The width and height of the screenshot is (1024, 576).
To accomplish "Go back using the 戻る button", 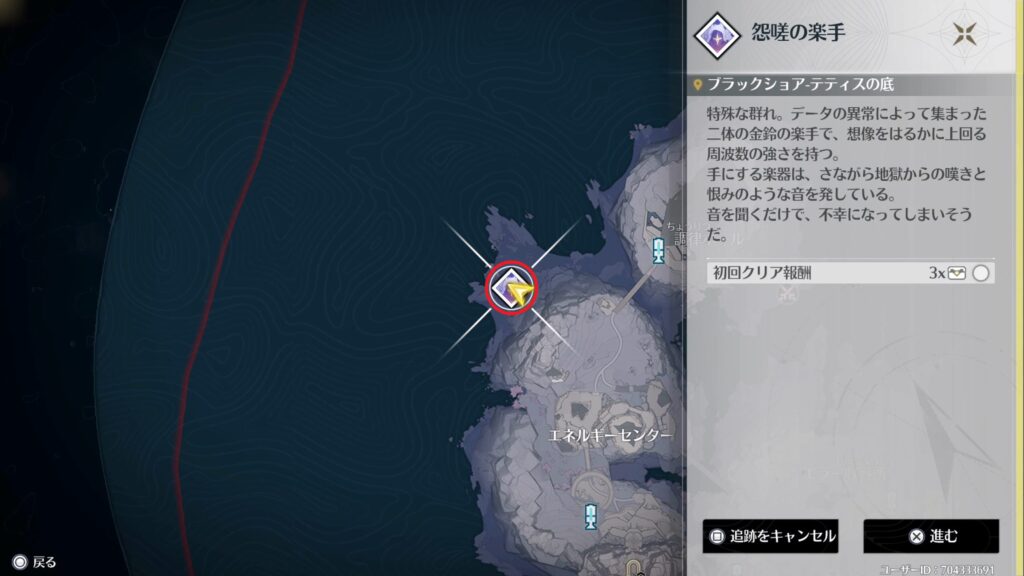I will [34, 562].
